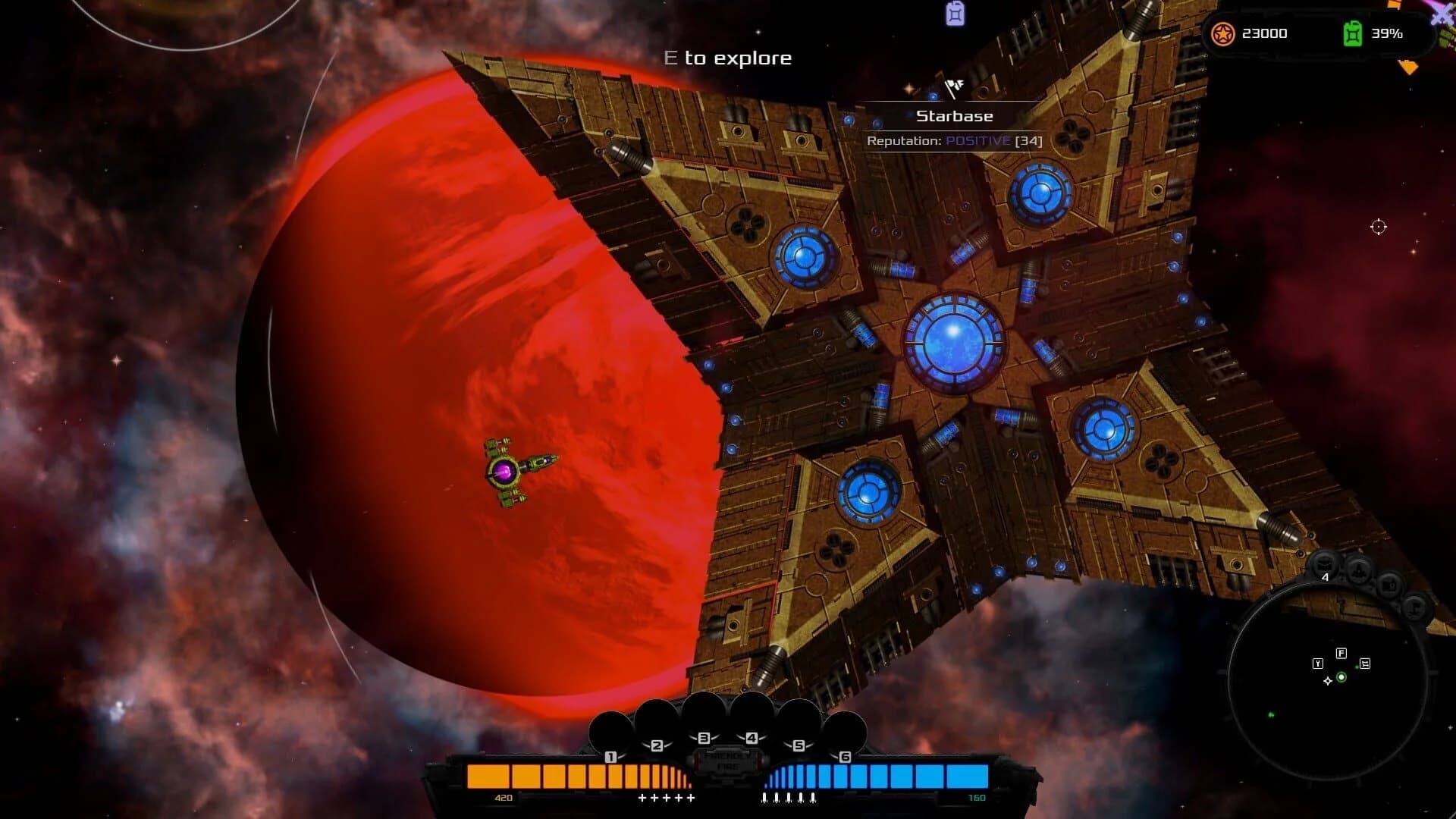Click the wrench Y icon on the minimap
Screen dimensions: 1456x819
pos(1318,664)
